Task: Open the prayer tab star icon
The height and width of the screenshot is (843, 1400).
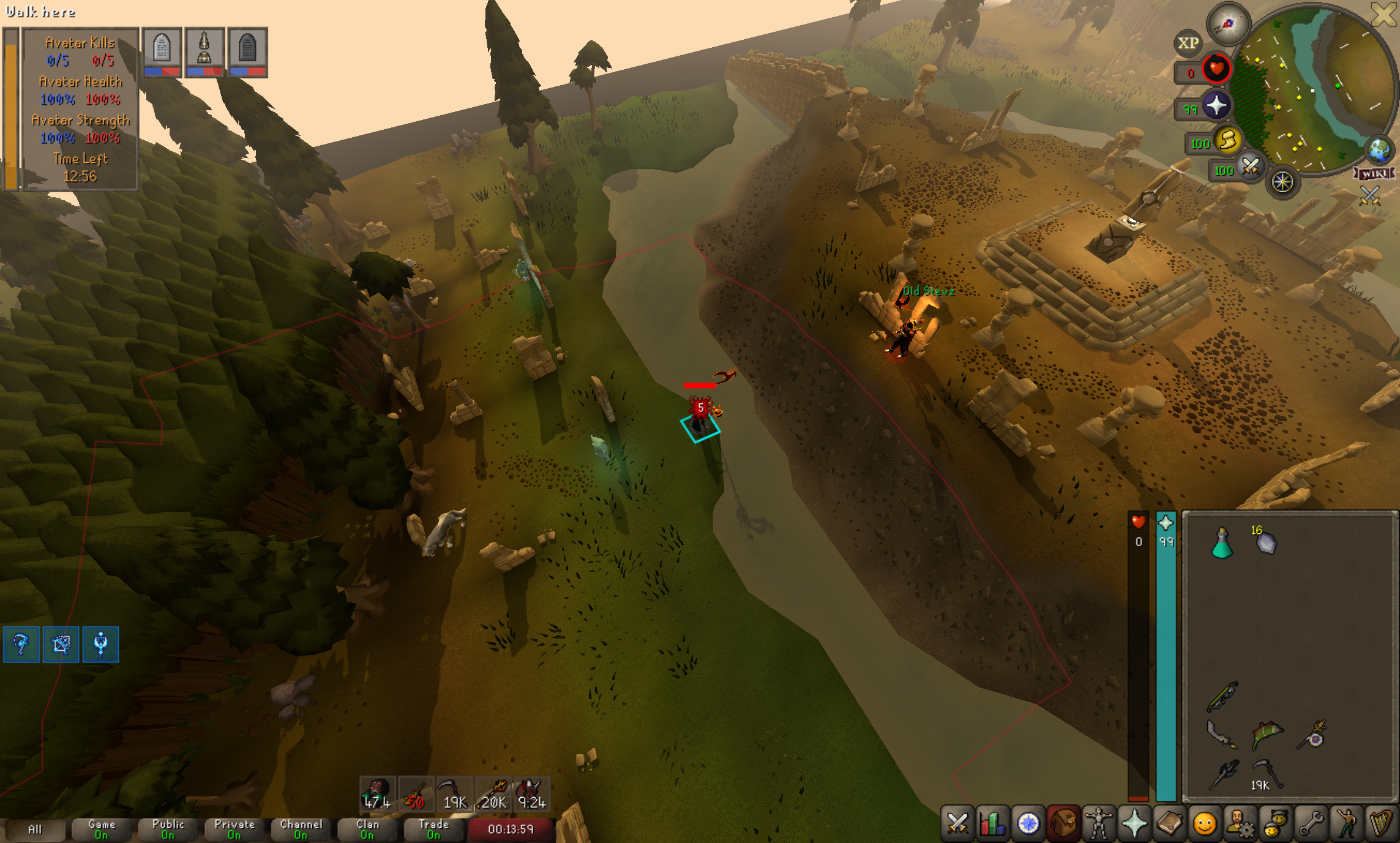Action: tap(1134, 823)
